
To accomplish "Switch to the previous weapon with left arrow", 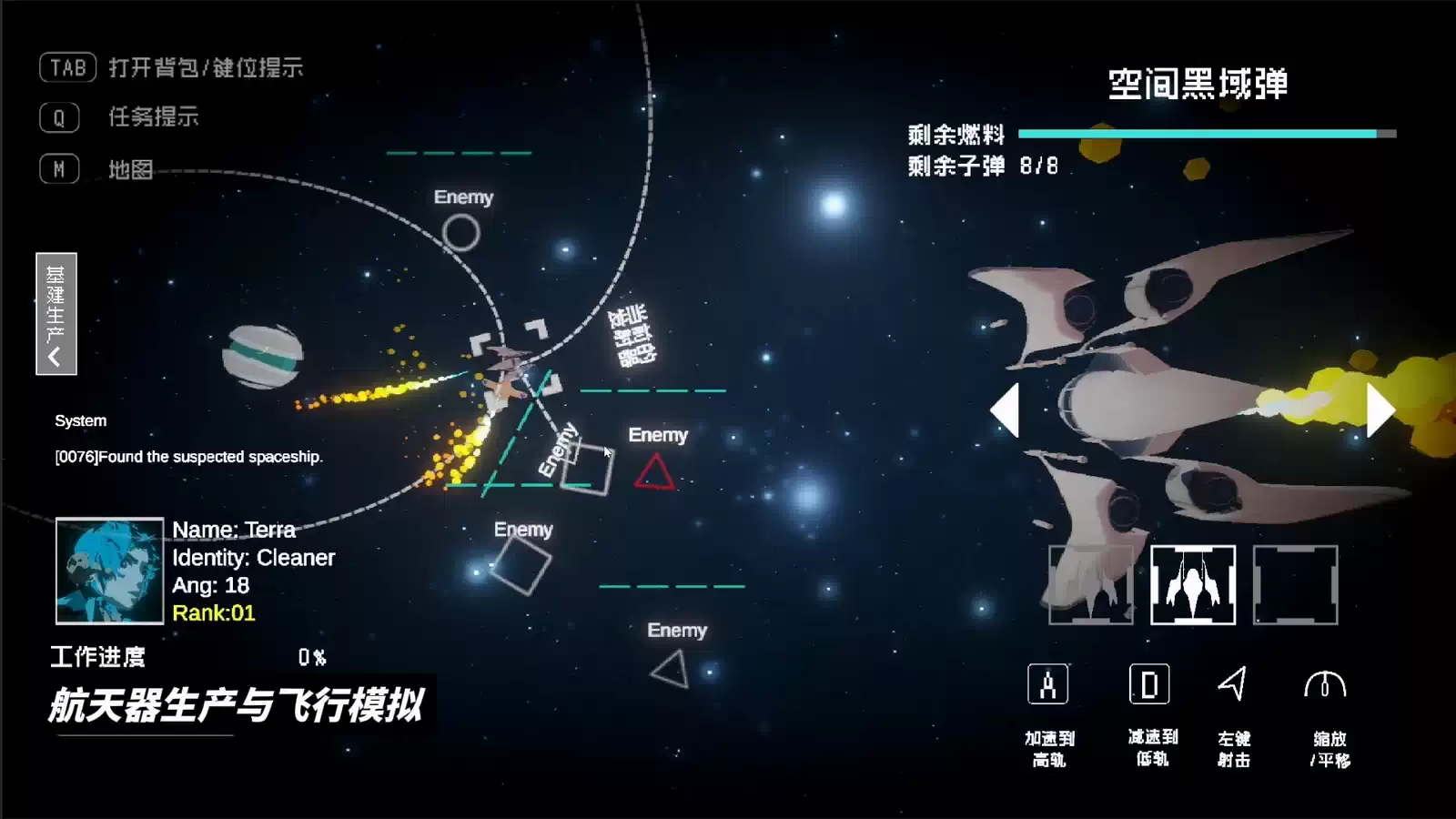I will click(1006, 410).
